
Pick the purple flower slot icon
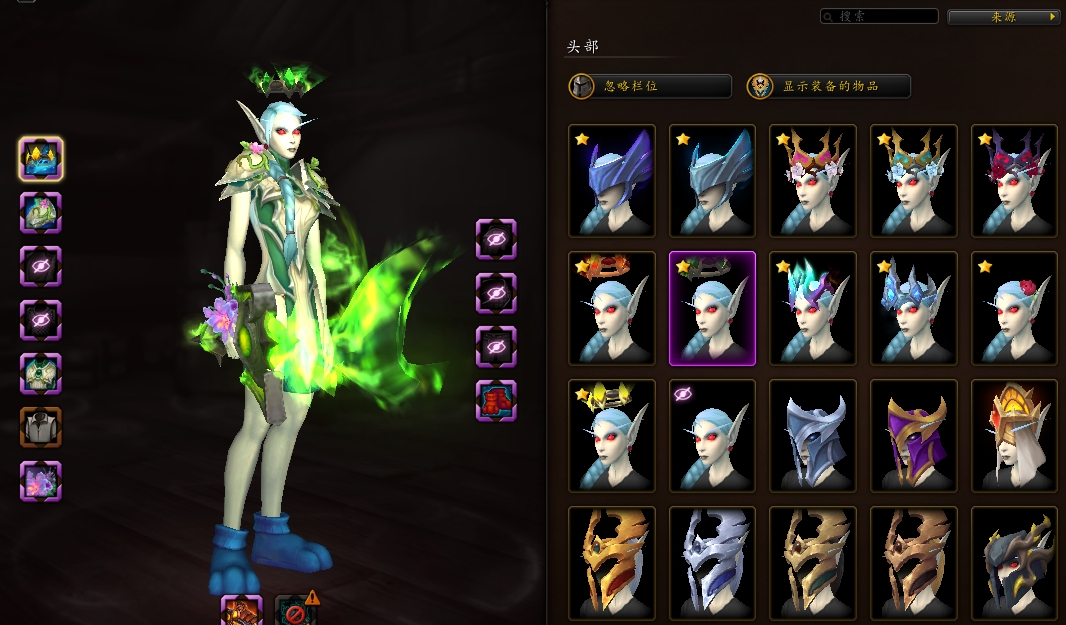41,481
